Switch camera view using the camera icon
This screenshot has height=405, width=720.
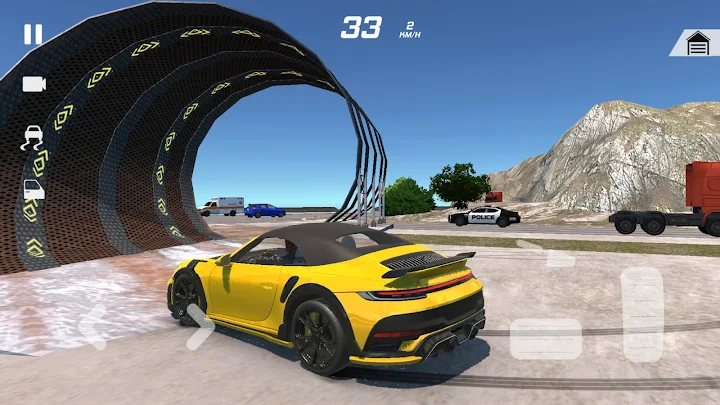[34, 84]
